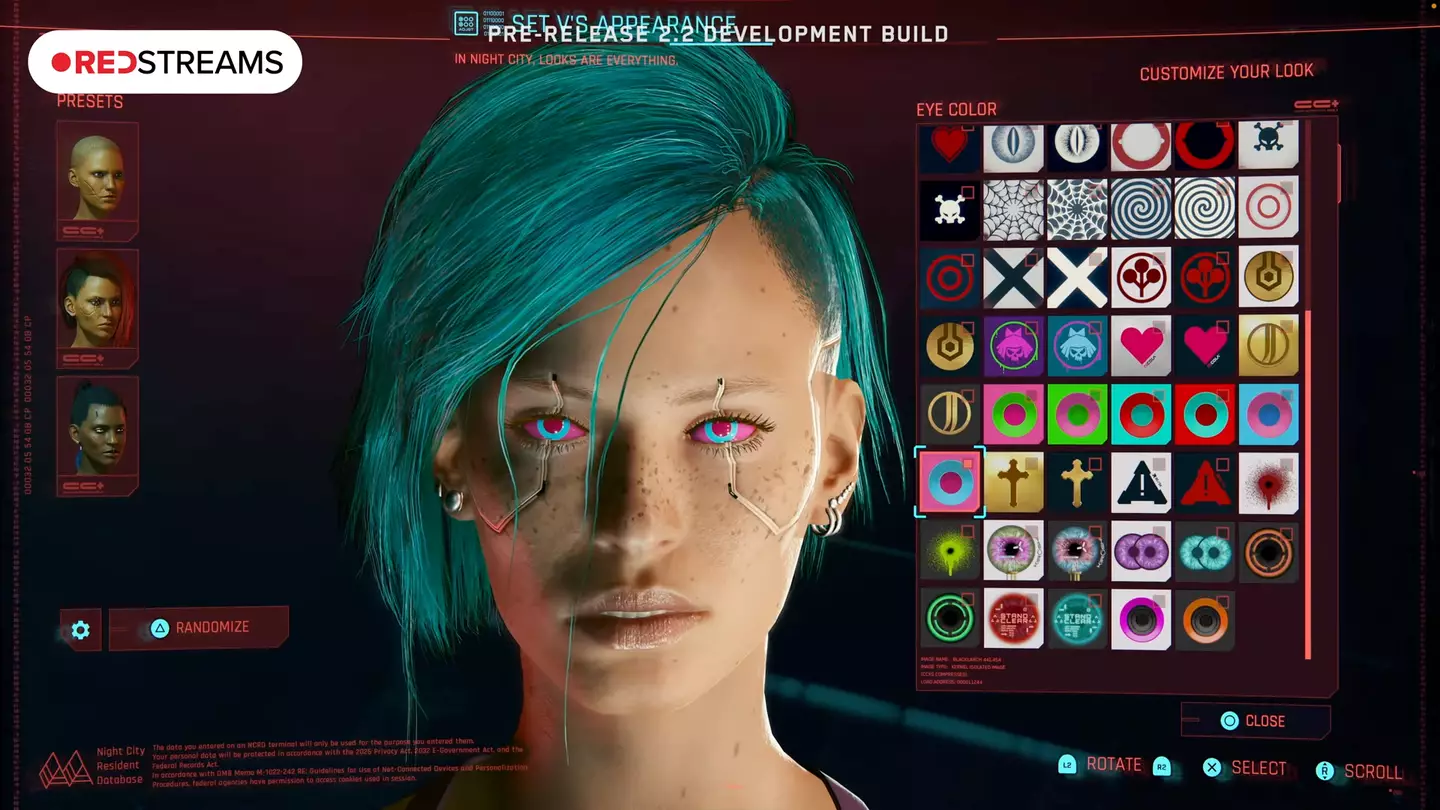Choose the hypnotic spiral eye design
The height and width of the screenshot is (810, 1440).
coord(1141,211)
